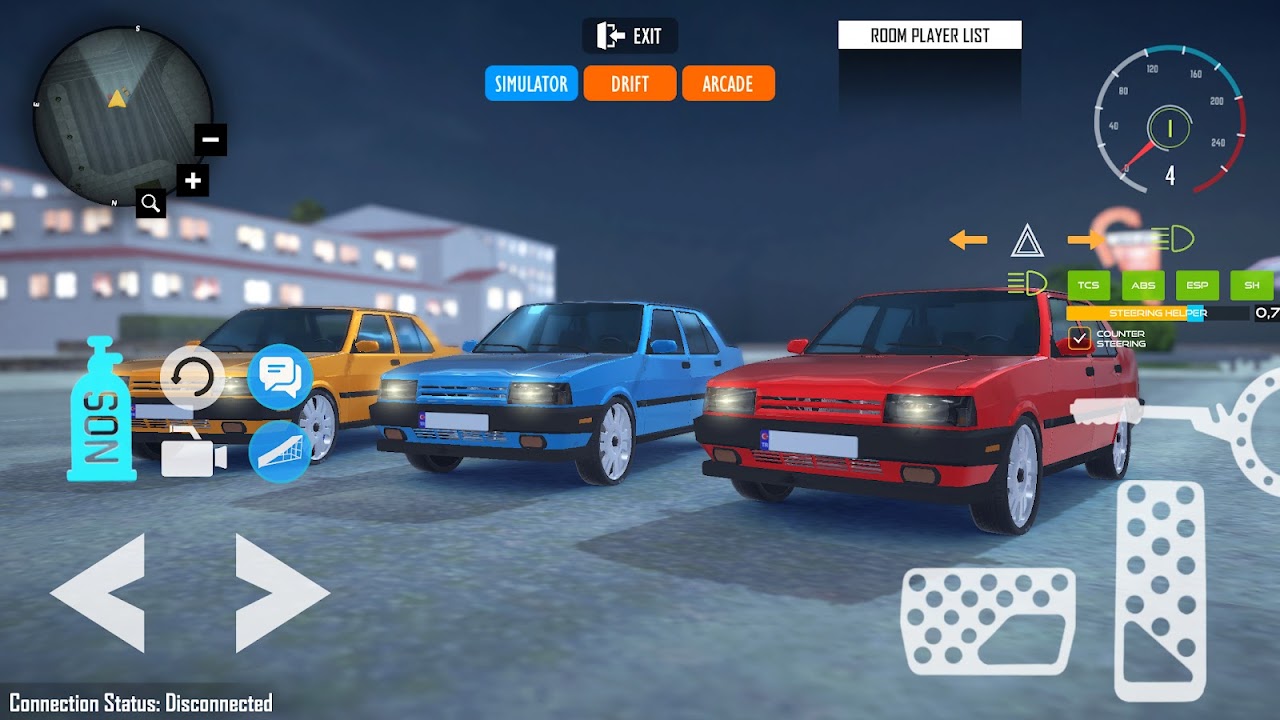Viewport: 1280px width, 720px height.
Task: Select the Drift driving mode
Action: pos(630,84)
